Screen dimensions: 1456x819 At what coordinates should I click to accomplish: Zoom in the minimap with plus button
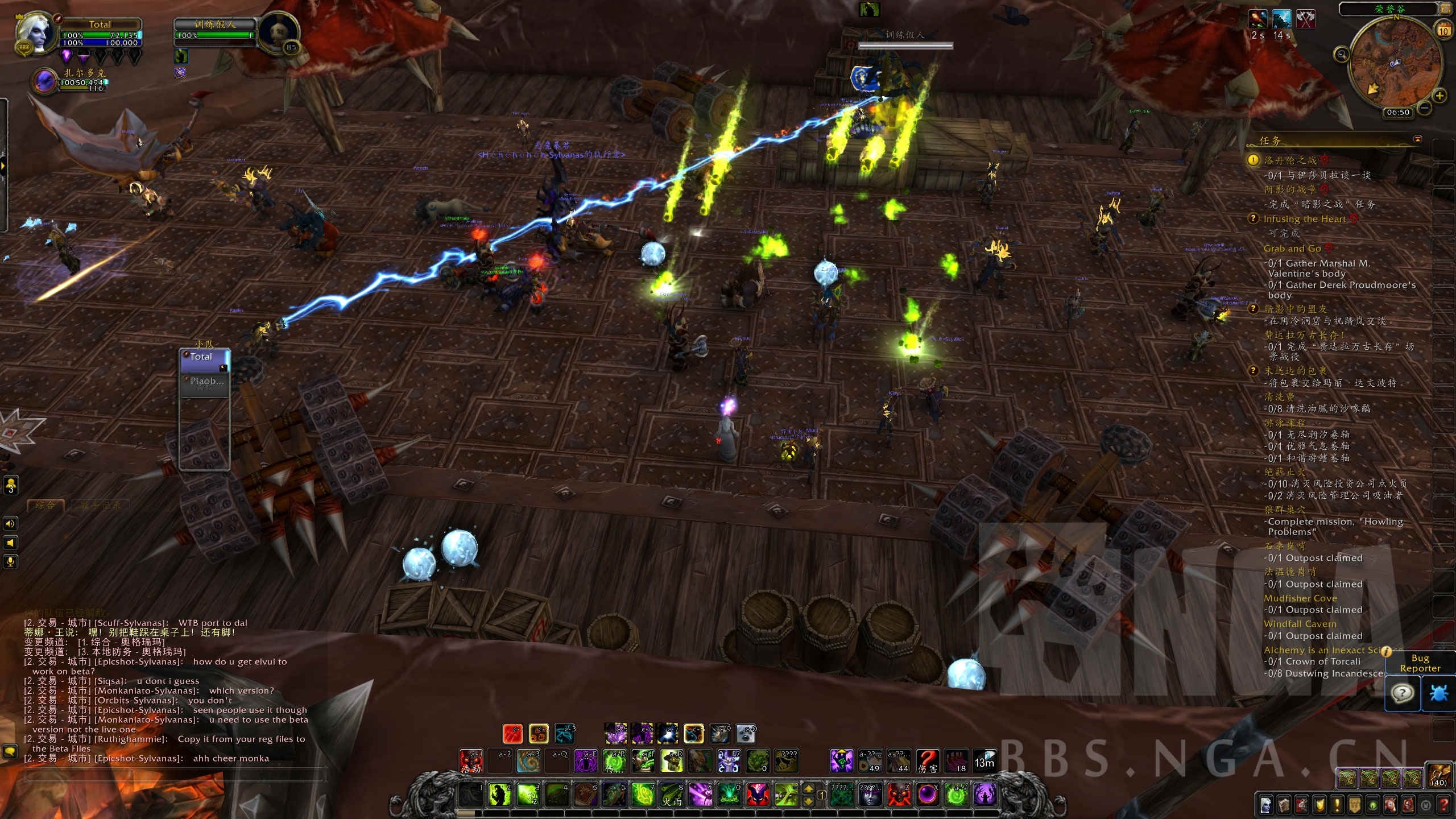[x=1440, y=96]
